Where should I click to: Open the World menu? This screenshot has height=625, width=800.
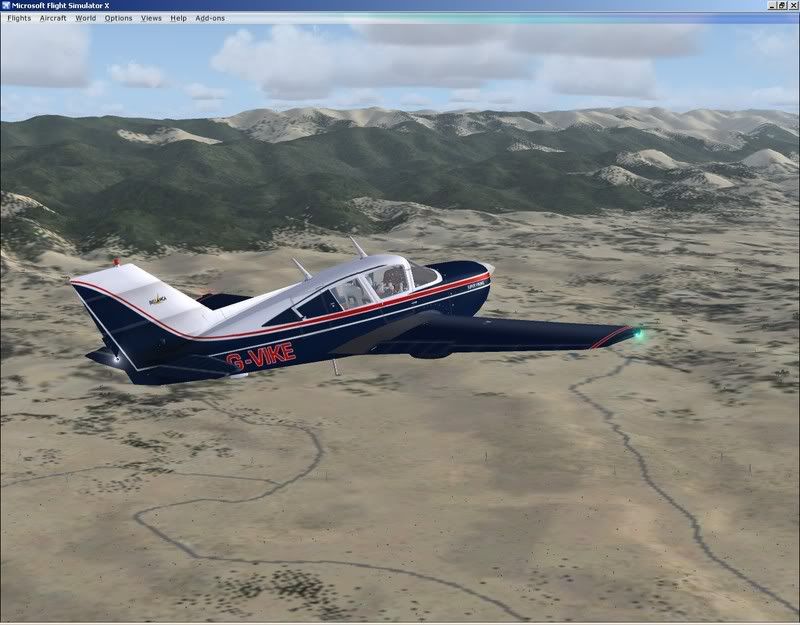[86, 18]
